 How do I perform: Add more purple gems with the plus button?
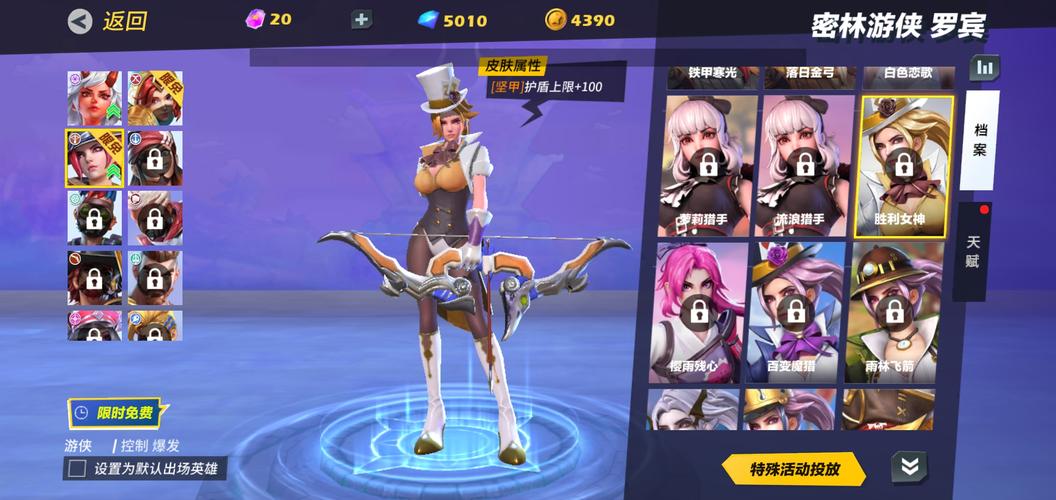coord(361,20)
